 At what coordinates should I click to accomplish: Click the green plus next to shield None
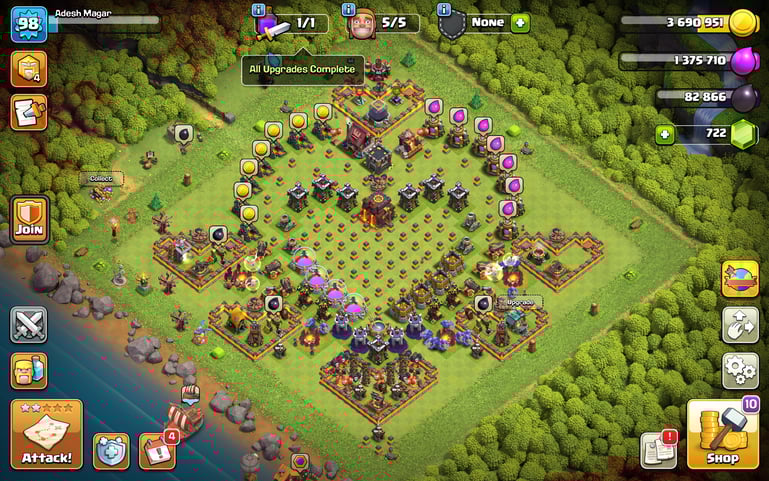[520, 23]
